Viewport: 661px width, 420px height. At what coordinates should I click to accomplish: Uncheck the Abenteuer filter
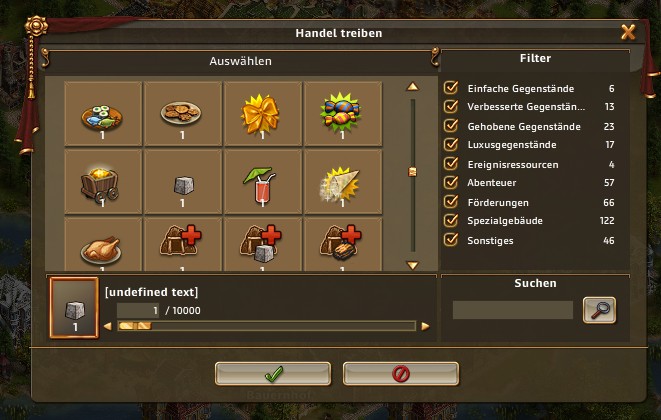pos(451,183)
